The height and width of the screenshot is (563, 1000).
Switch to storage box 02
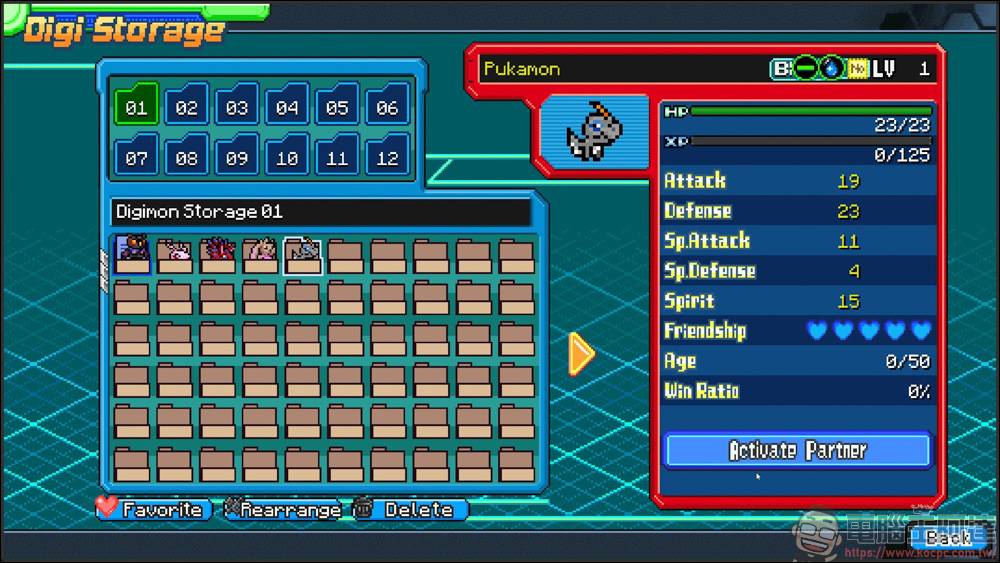click(x=186, y=107)
